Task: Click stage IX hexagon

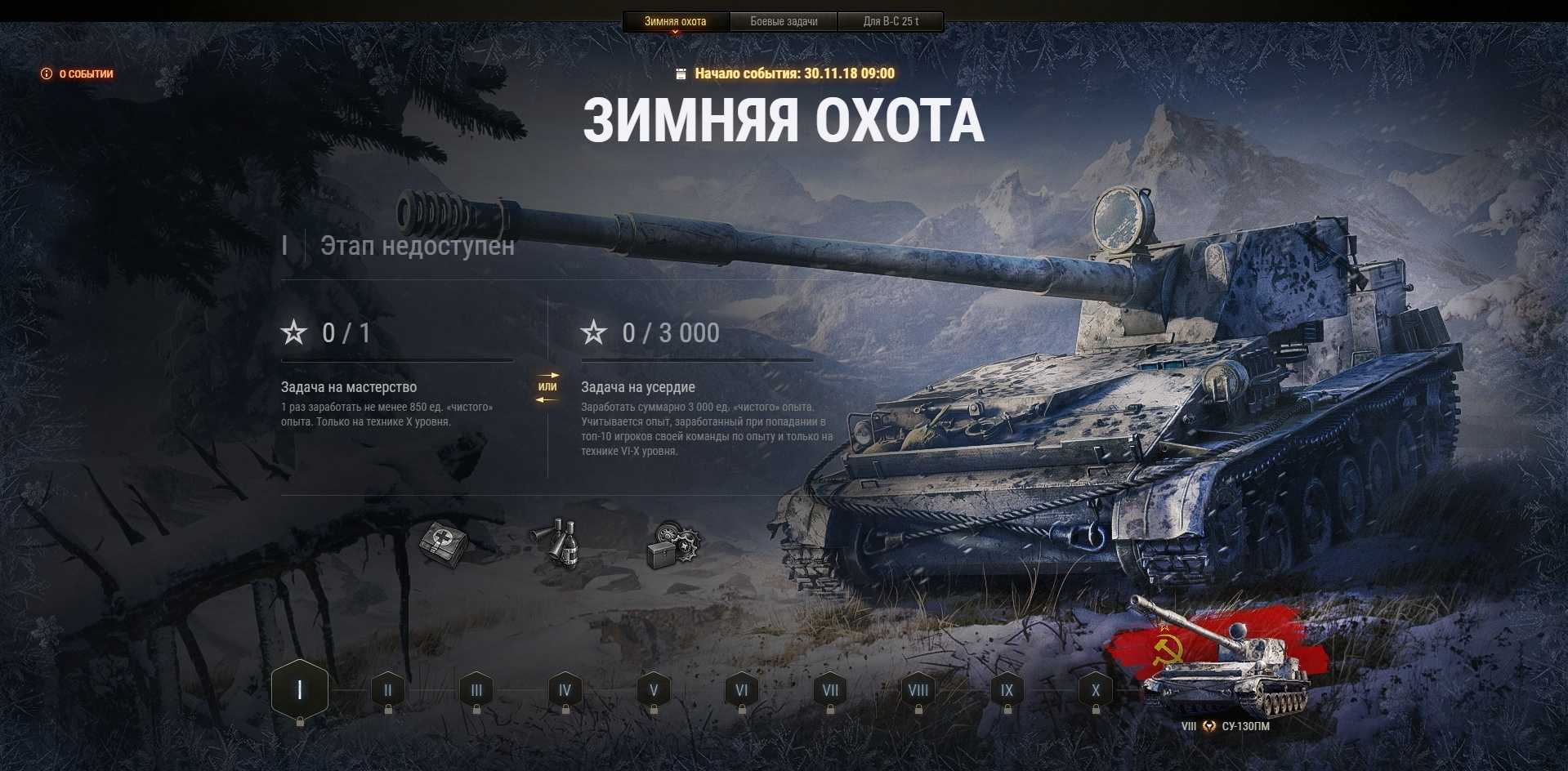Action: click(1007, 690)
